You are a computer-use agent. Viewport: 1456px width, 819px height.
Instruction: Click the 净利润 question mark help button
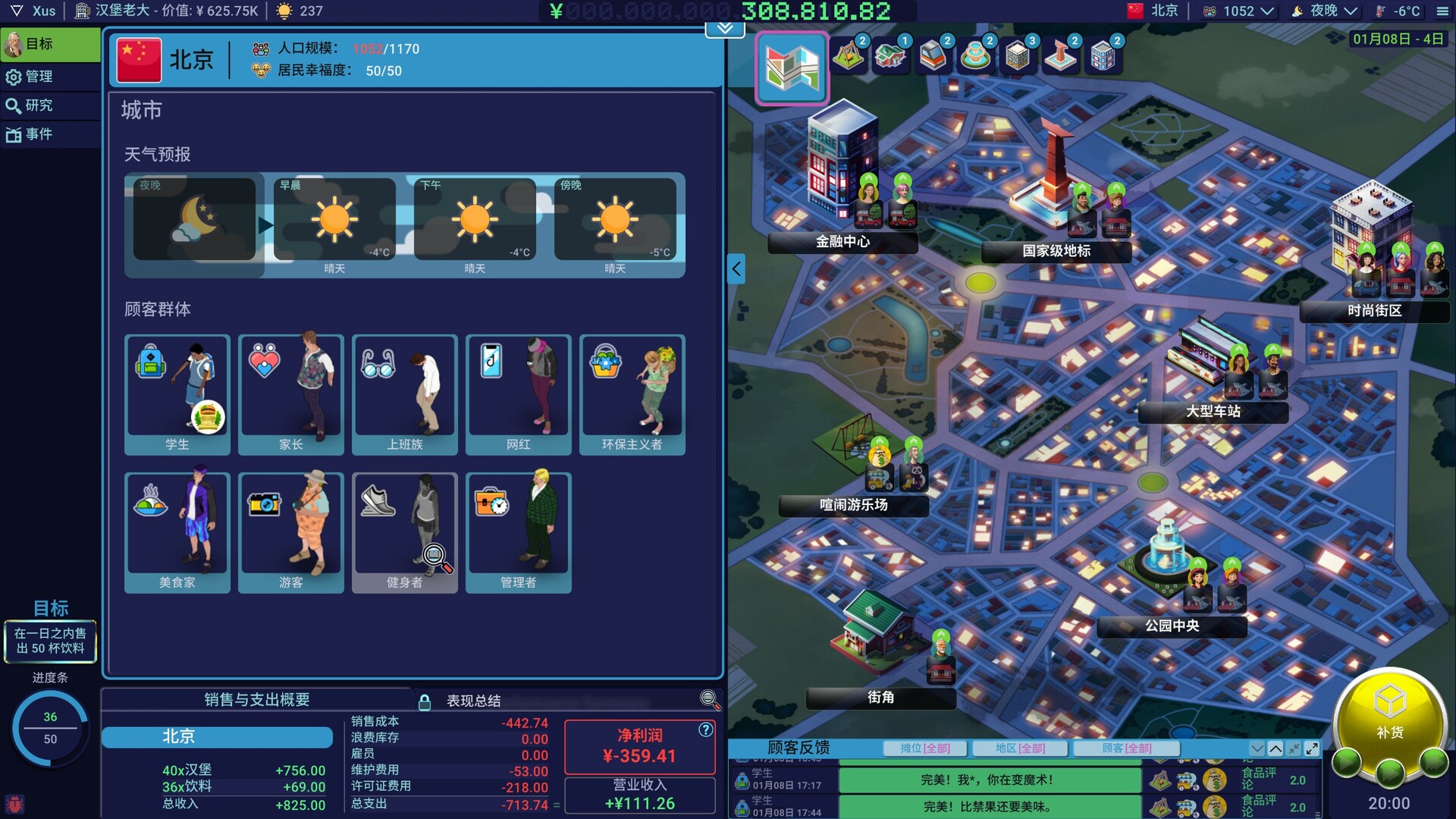point(707,730)
